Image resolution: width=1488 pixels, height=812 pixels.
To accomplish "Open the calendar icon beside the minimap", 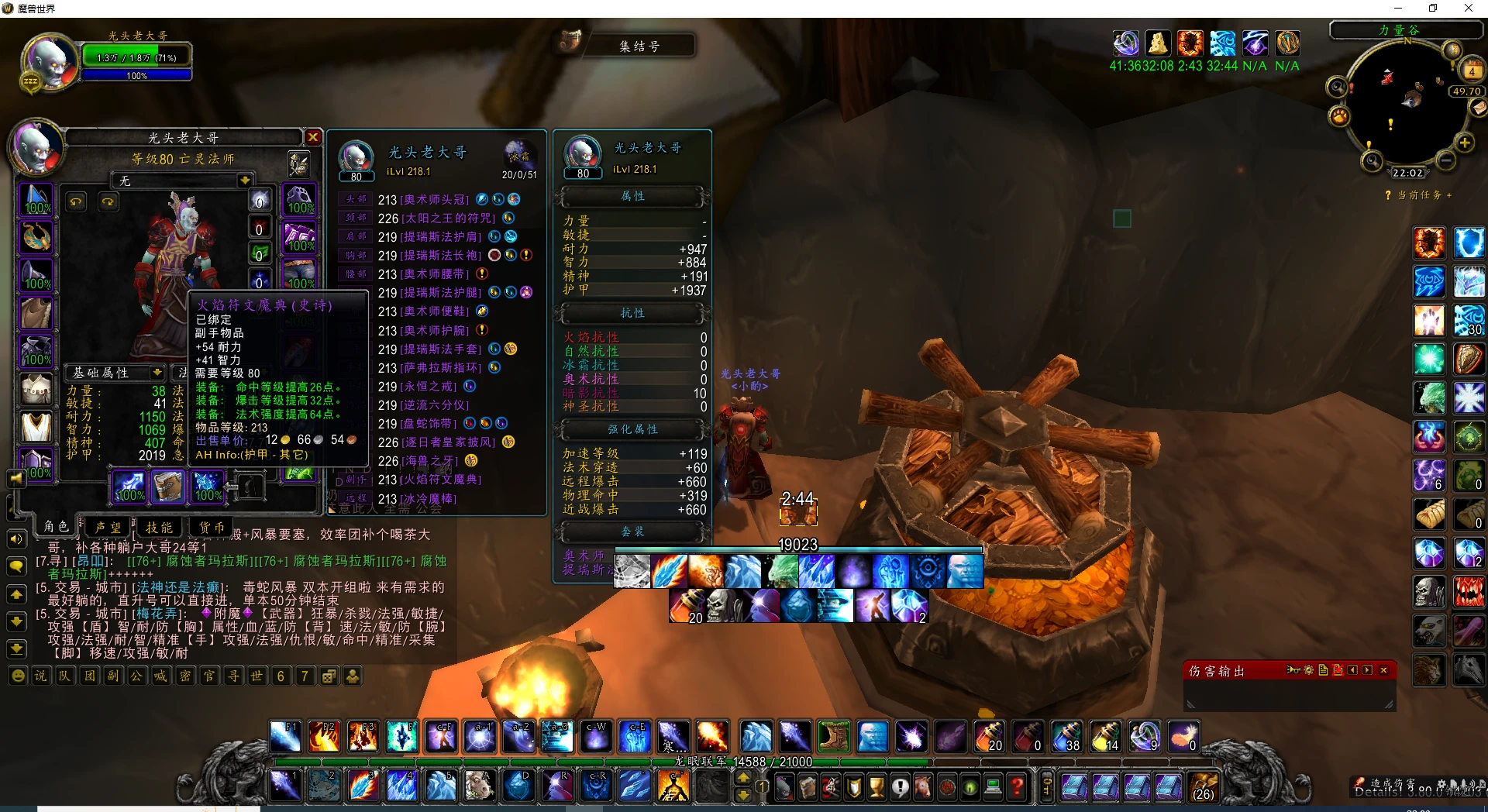I will tap(1471, 71).
